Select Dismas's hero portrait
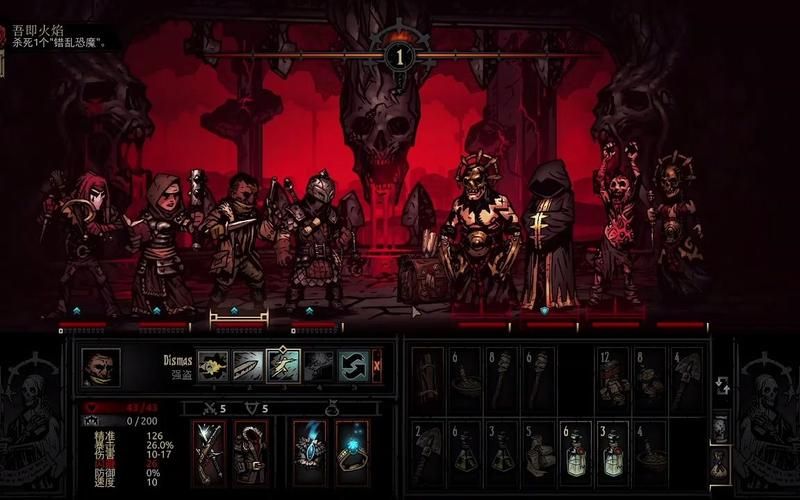Viewport: 800px width, 500px height. click(101, 367)
